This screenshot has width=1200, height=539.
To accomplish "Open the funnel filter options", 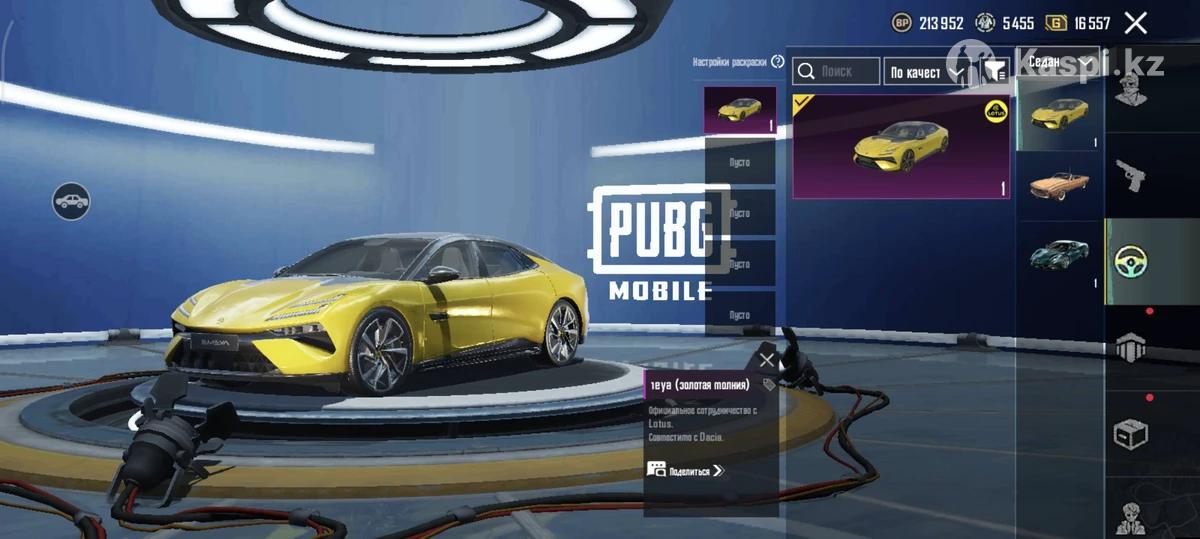I will [995, 71].
